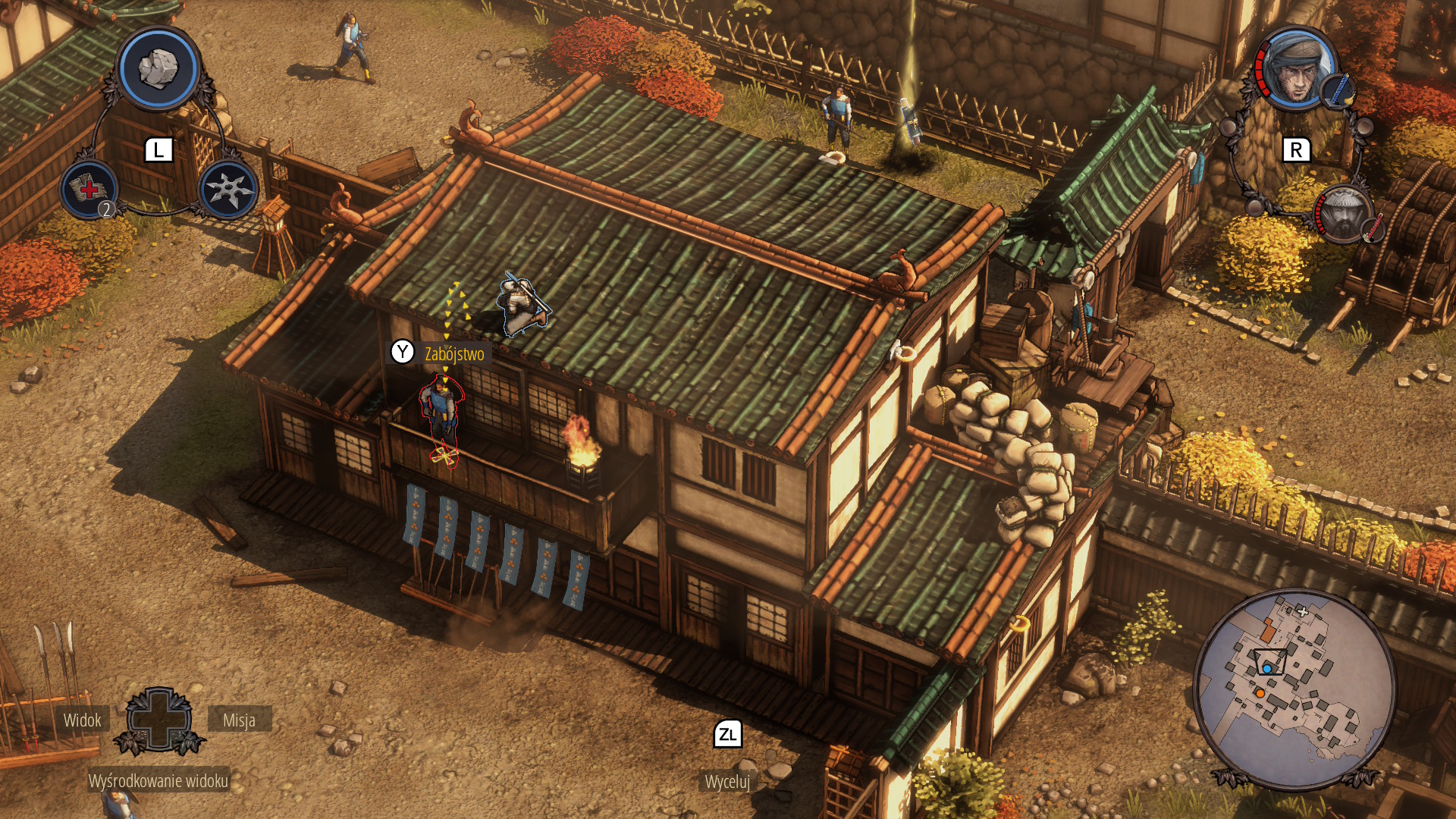Click the L bumper prompt in item wheel
This screenshot has width=1456, height=819.
(x=158, y=150)
